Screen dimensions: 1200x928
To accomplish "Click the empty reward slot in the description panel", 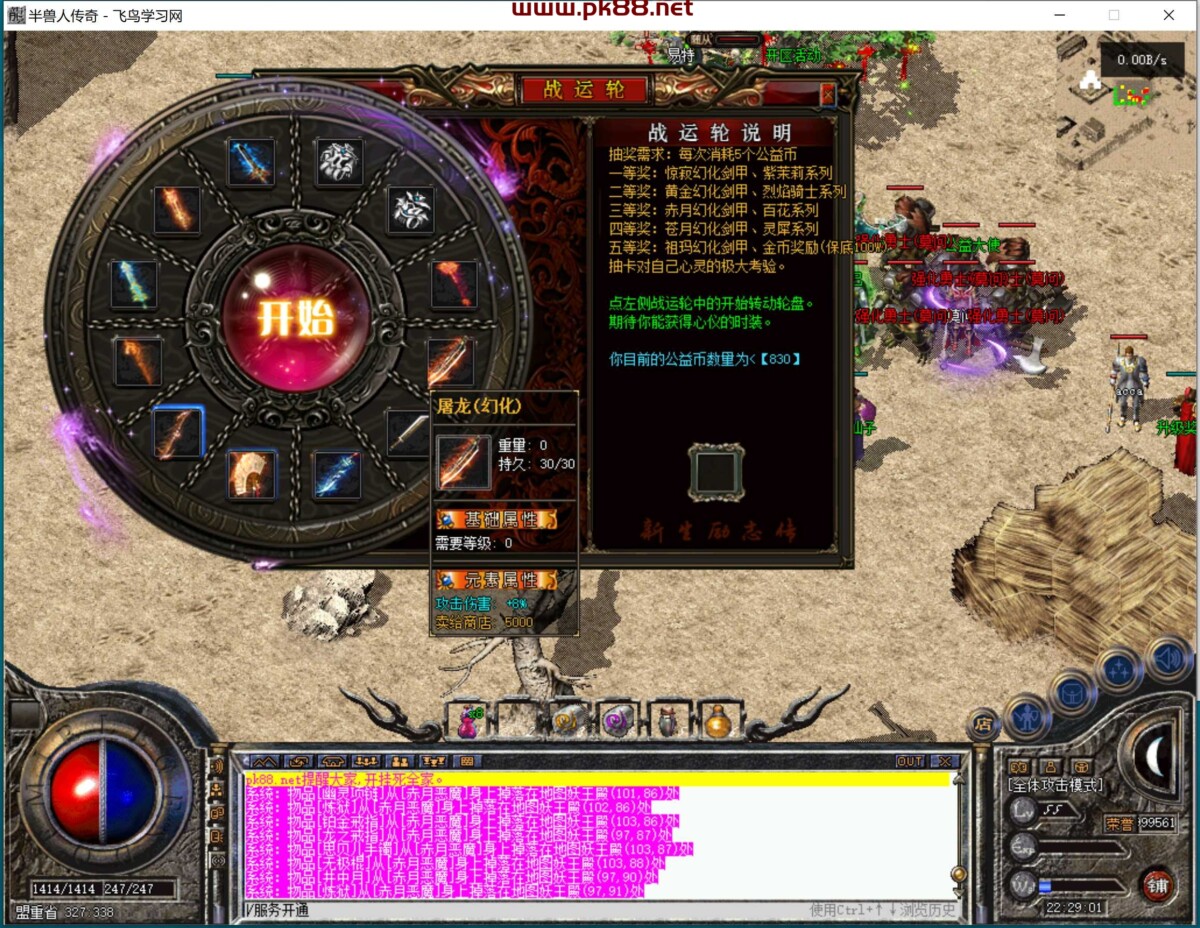I will tap(716, 472).
